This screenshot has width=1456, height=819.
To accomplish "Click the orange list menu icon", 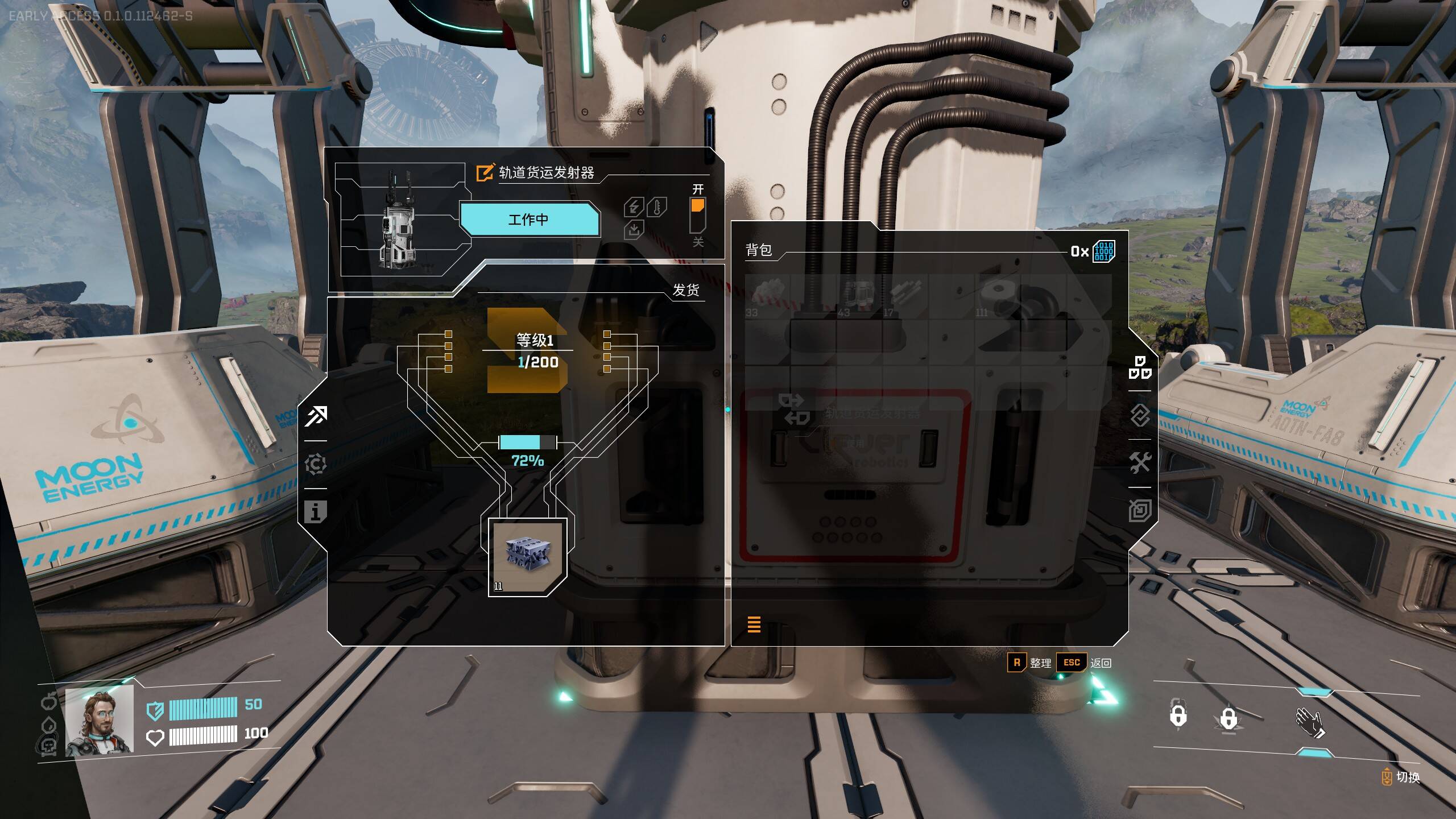I will click(754, 624).
